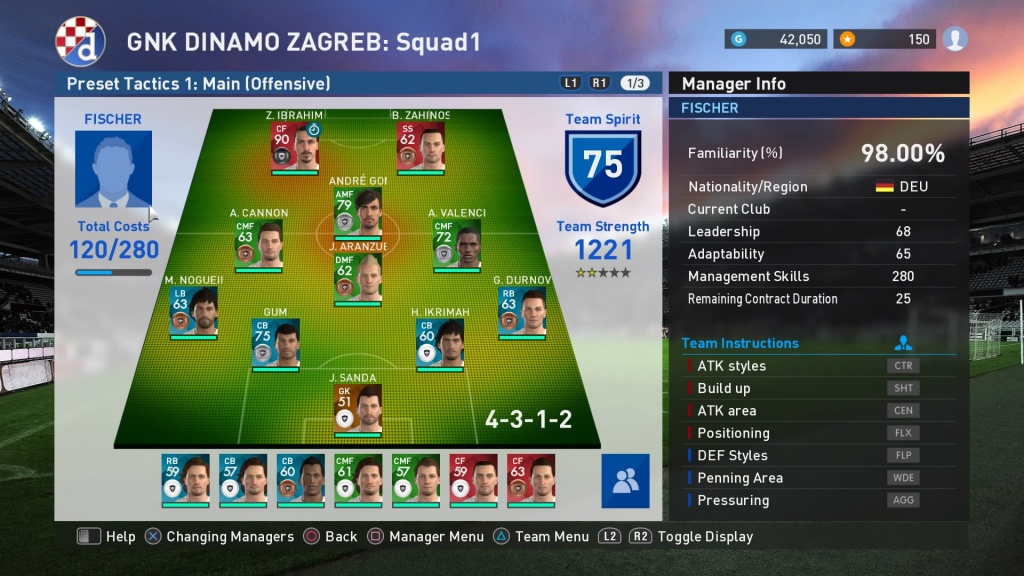Choose the AMF 79 André Gomes card
The width and height of the screenshot is (1024, 576).
tap(358, 211)
